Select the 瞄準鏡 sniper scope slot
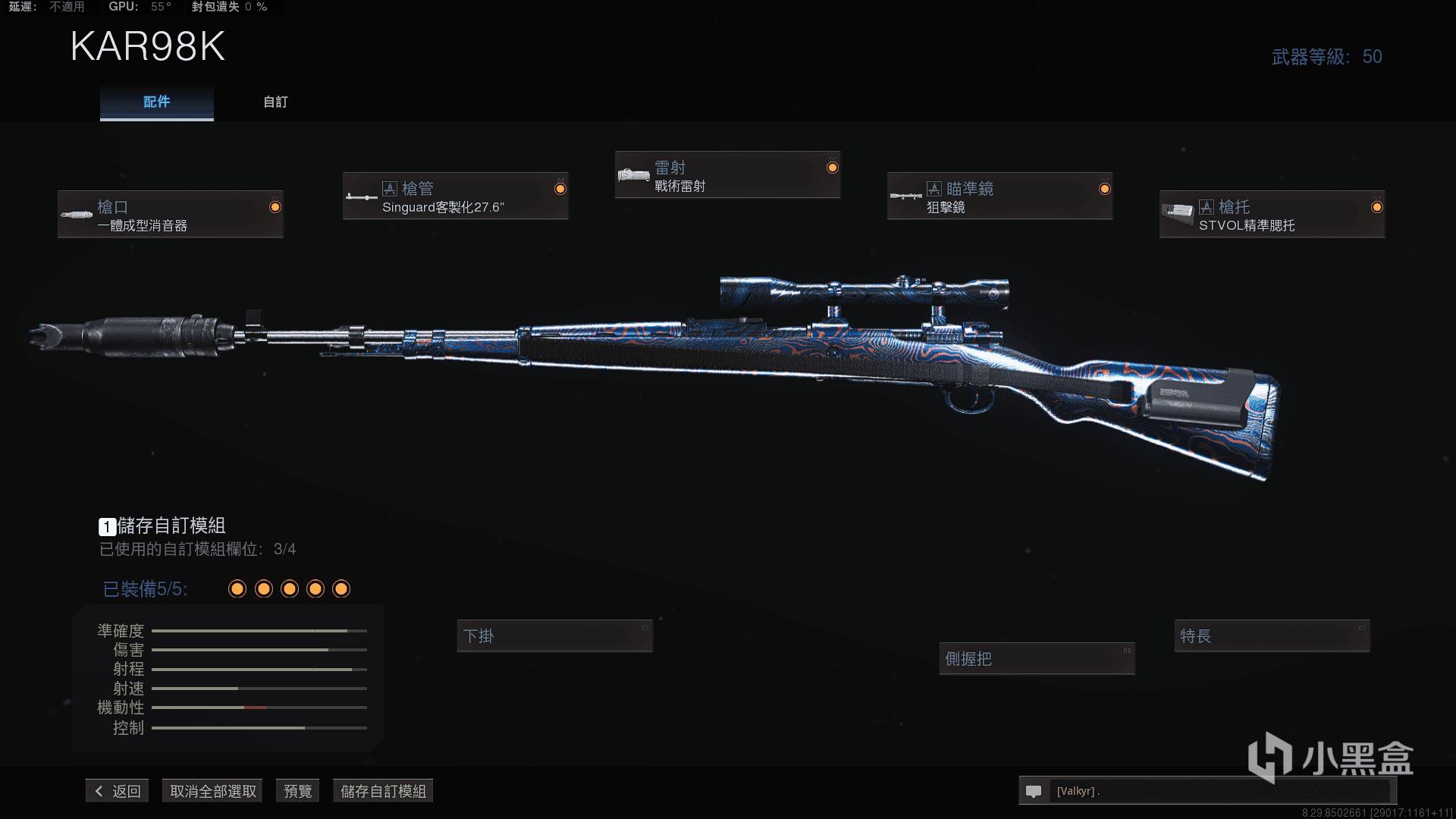This screenshot has height=819, width=1456. (999, 196)
